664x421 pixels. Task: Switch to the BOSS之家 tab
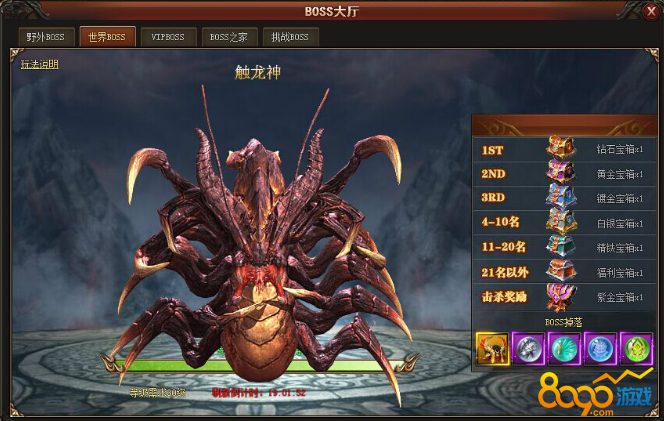point(229,38)
